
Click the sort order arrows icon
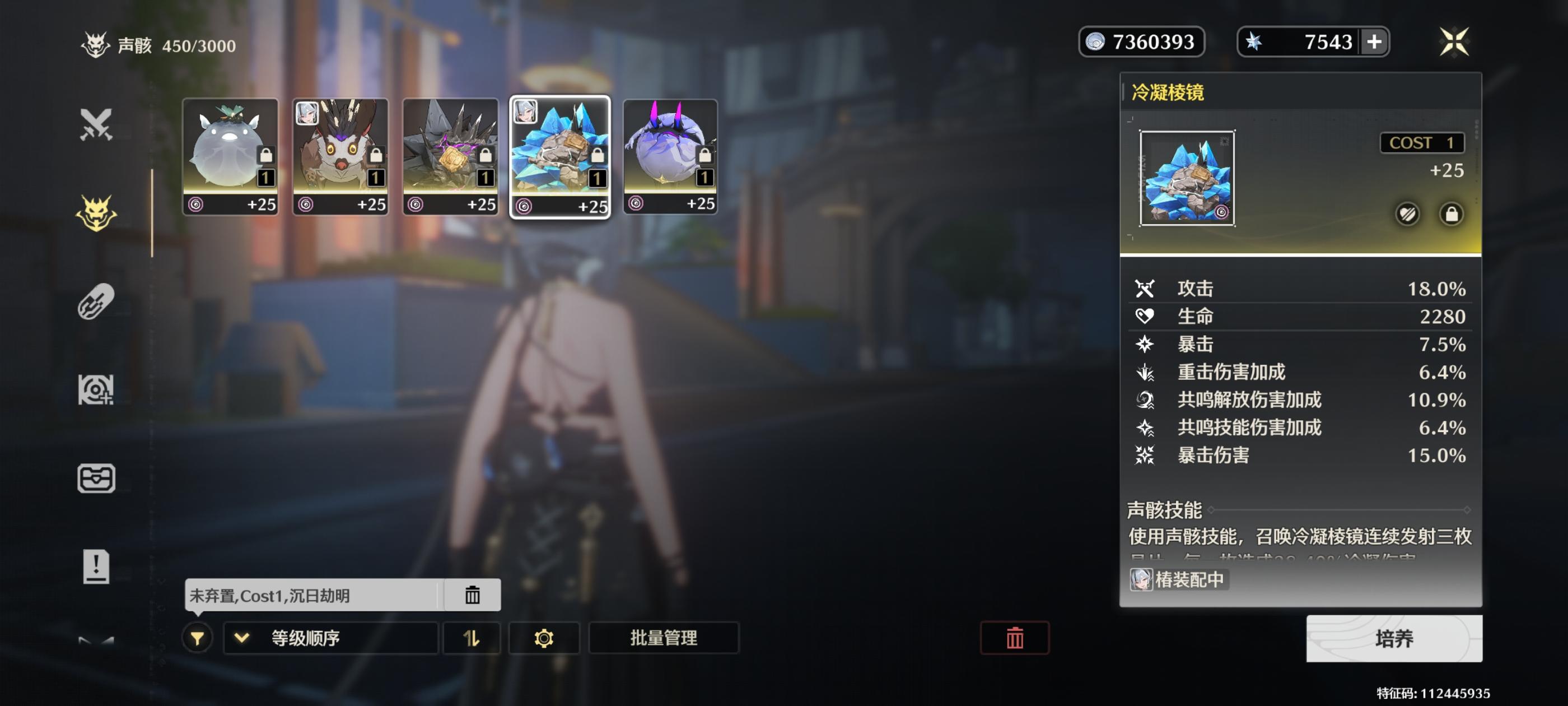tap(472, 638)
